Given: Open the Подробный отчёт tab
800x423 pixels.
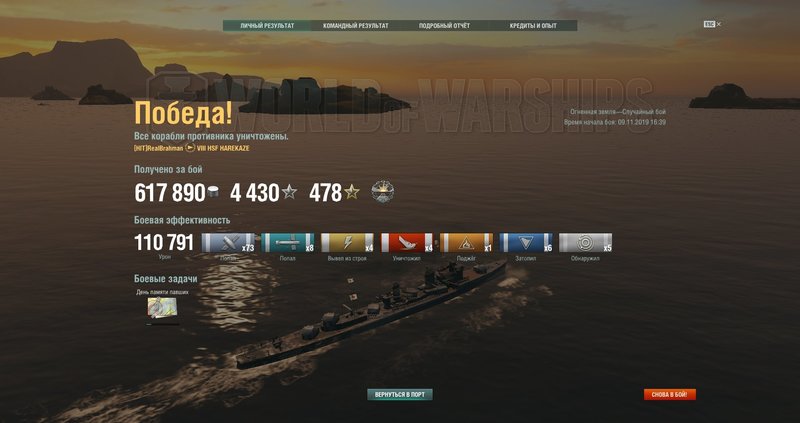Looking at the screenshot, I should 444,25.
